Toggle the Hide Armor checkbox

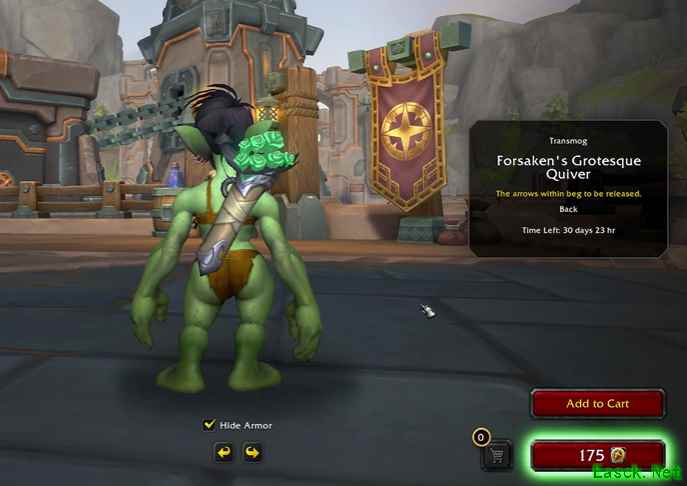coord(209,425)
